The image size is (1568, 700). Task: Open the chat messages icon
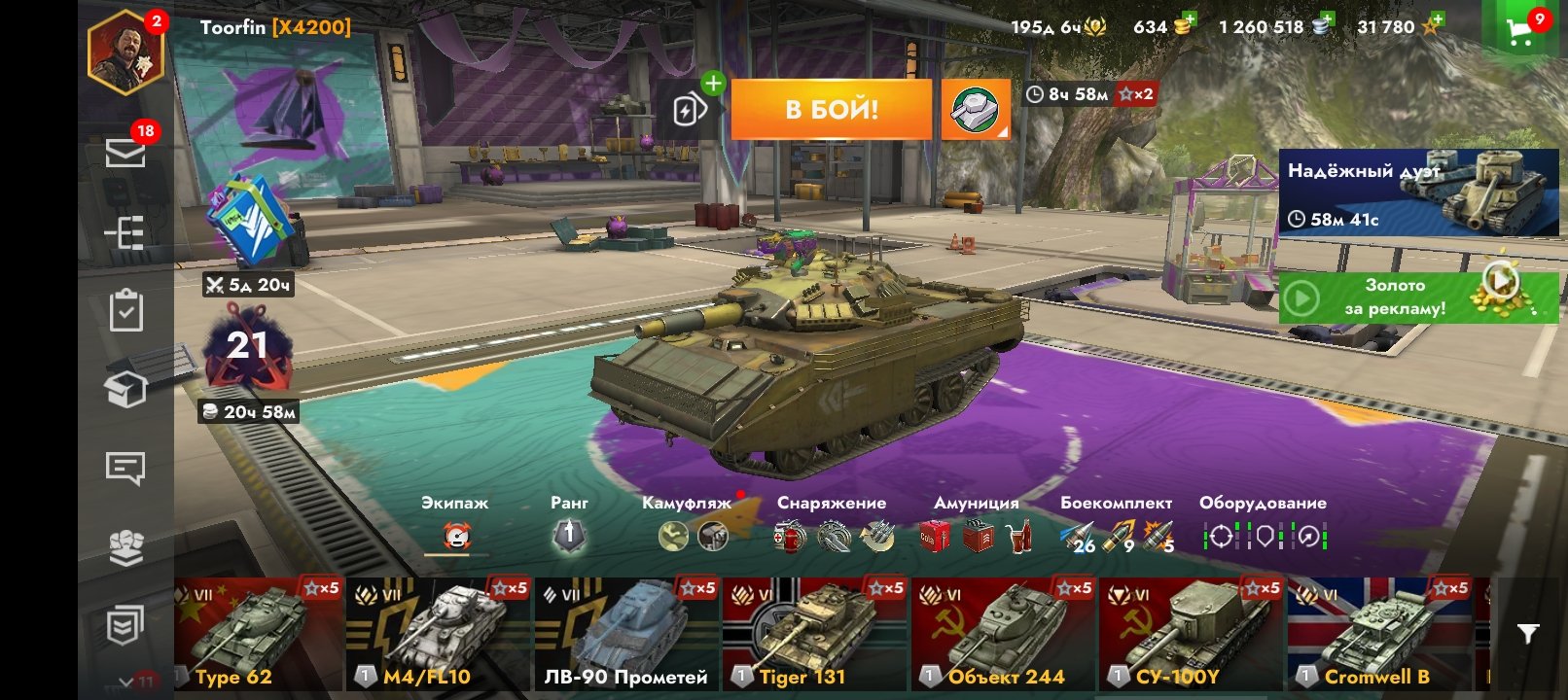(x=125, y=469)
